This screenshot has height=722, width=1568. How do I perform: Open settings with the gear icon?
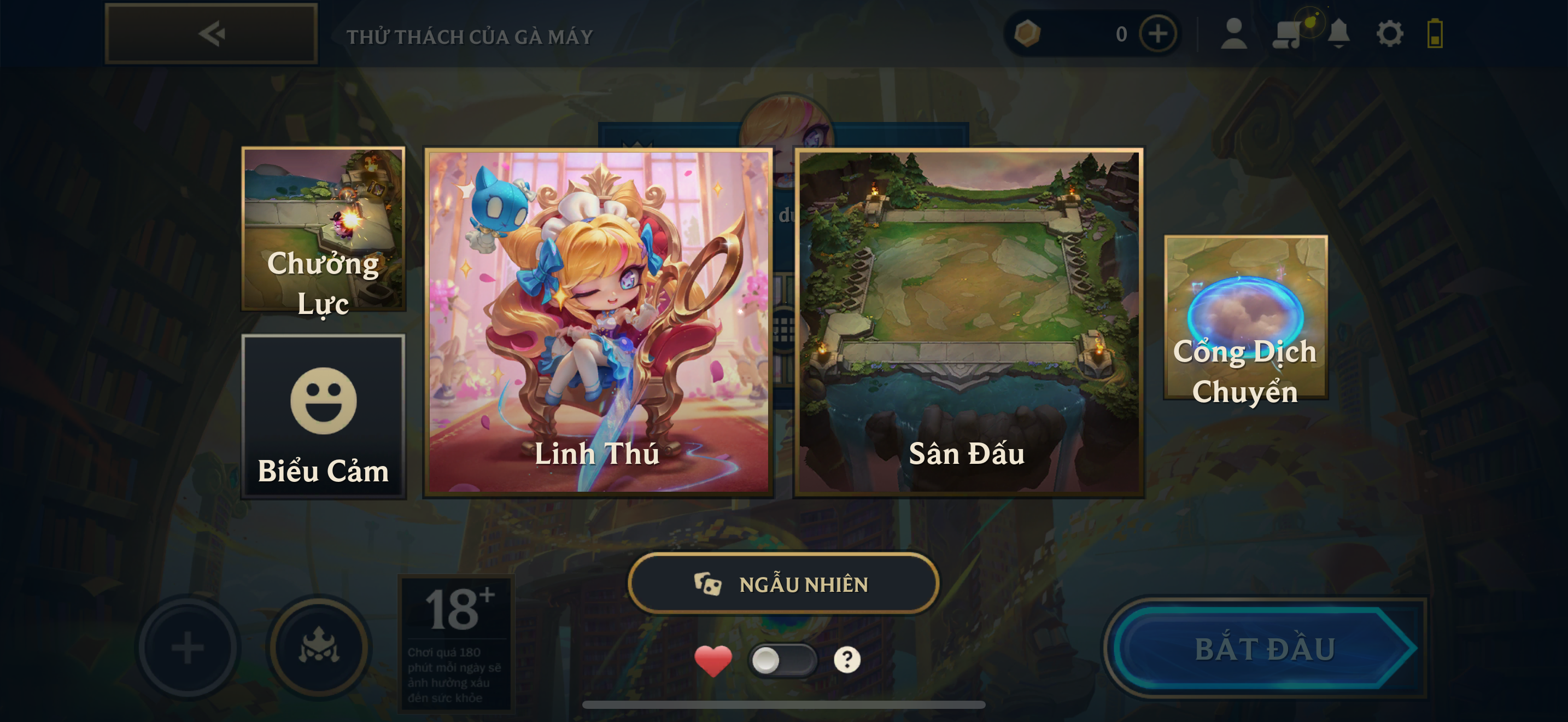pos(1390,33)
